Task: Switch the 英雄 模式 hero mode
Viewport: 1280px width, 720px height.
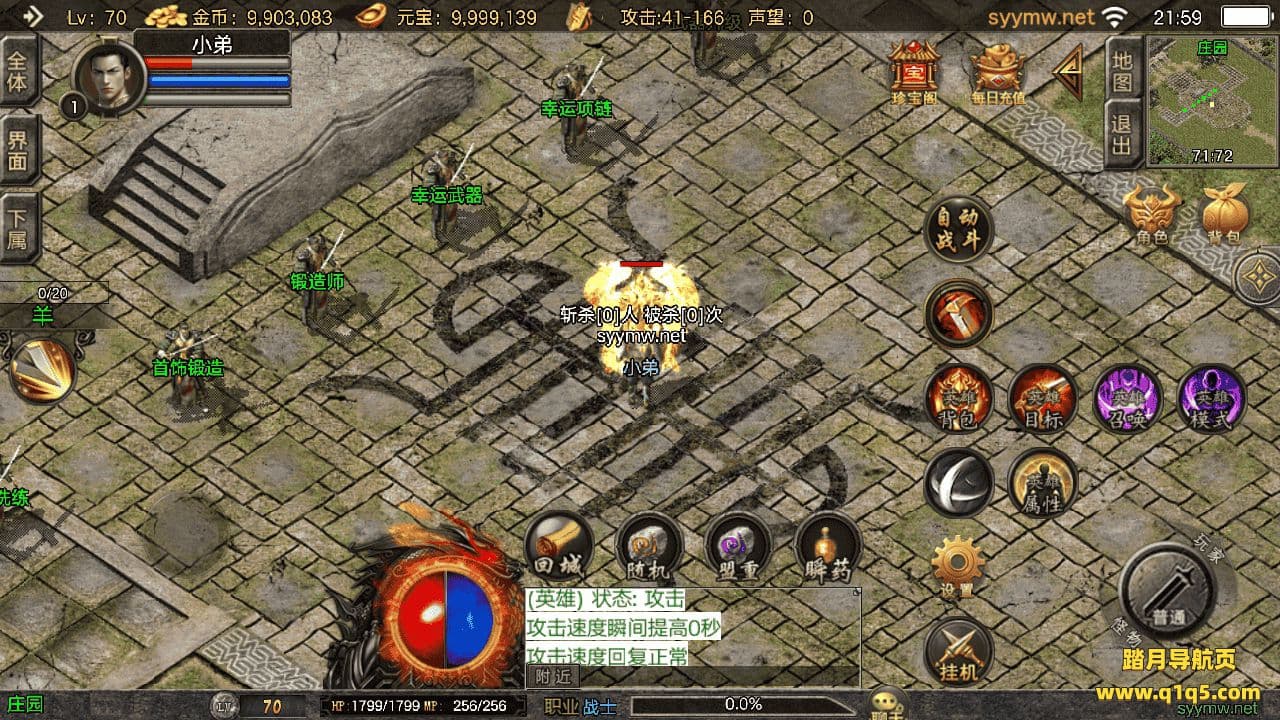Action: [1210, 399]
